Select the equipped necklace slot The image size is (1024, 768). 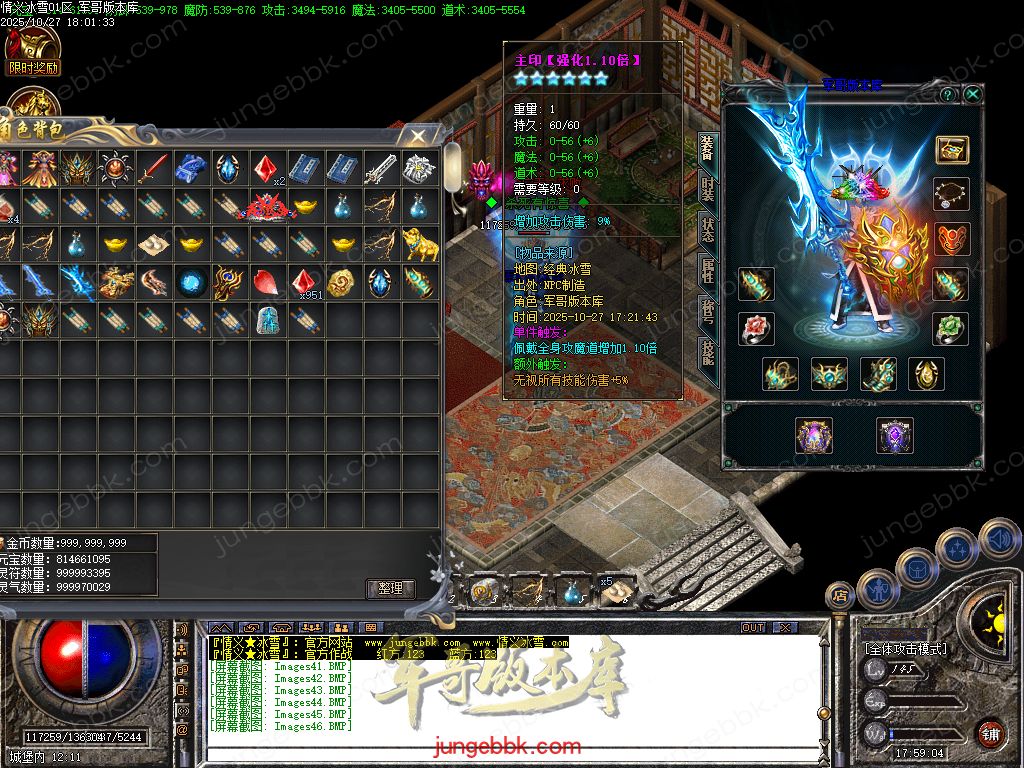click(x=951, y=193)
